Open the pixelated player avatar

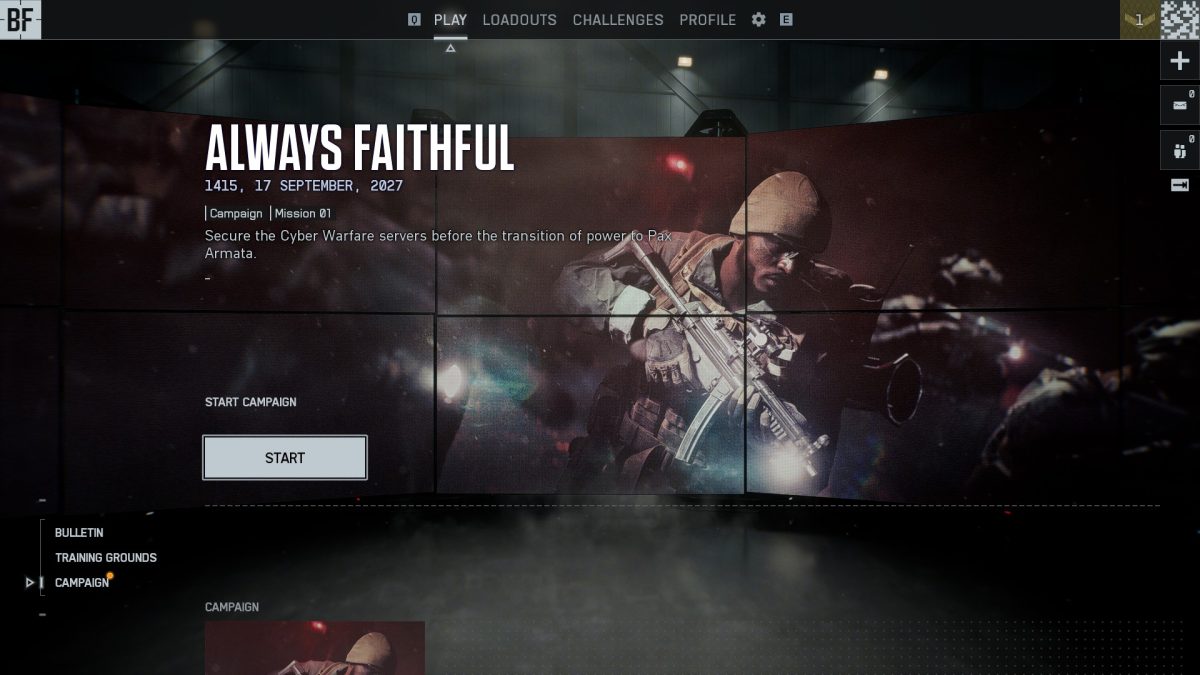point(1180,20)
